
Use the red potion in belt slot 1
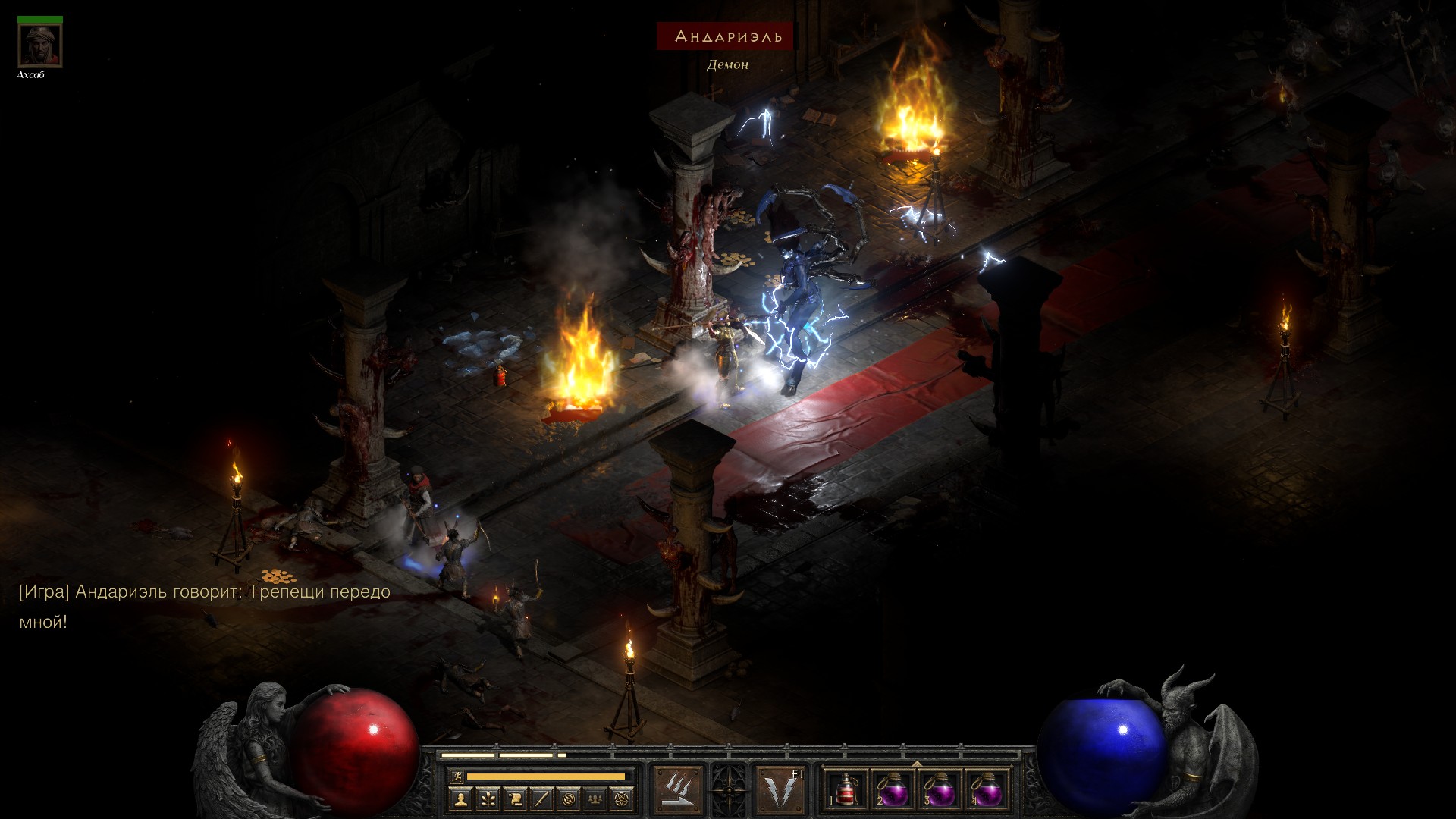pos(846,790)
